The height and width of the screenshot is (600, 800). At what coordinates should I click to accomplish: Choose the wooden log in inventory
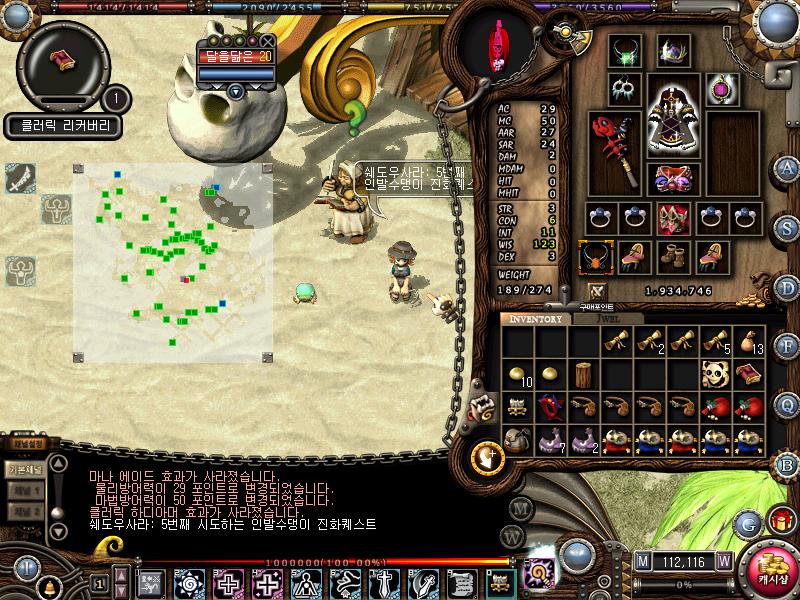pos(584,374)
